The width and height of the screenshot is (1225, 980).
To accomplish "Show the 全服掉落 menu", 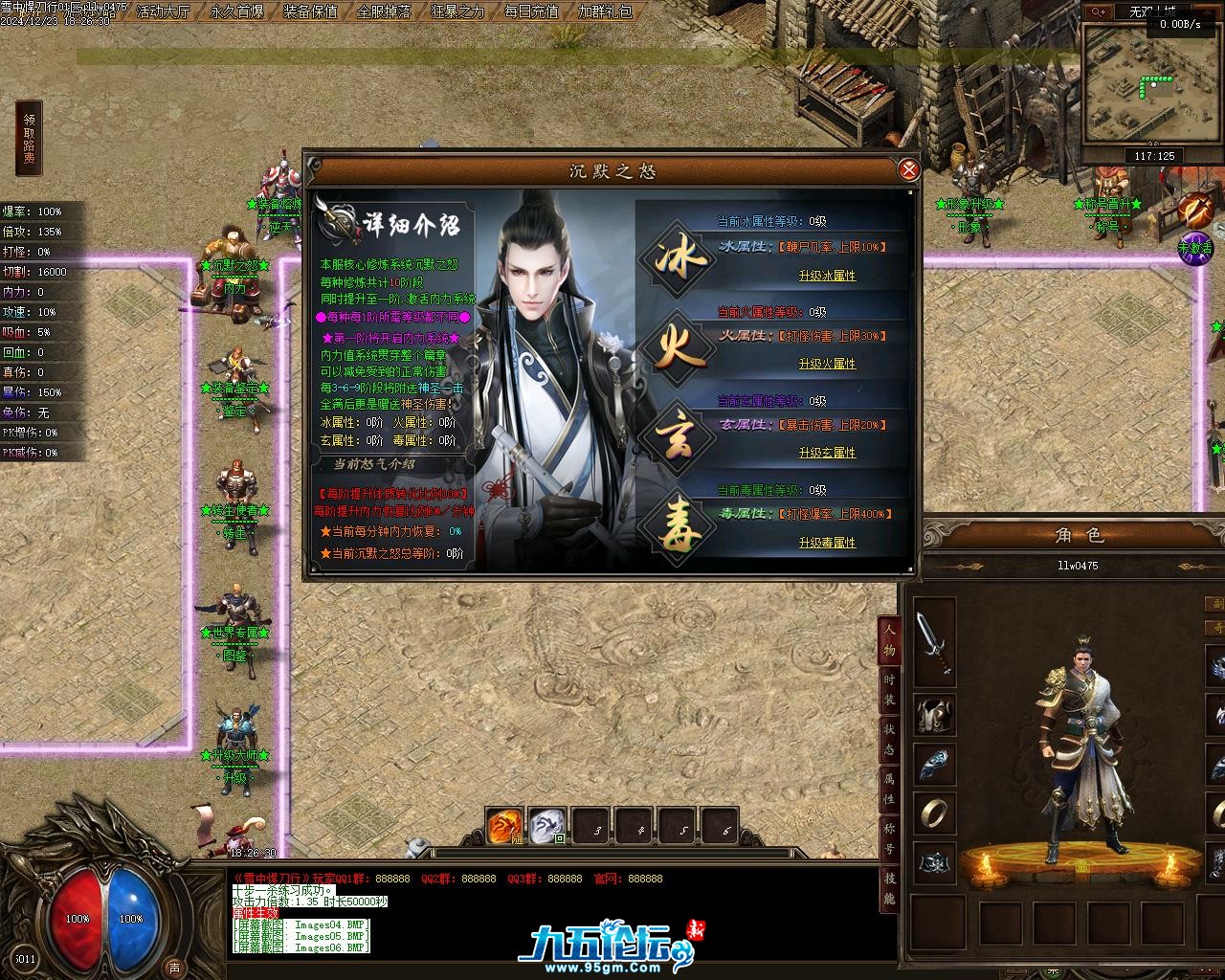I will (x=384, y=11).
